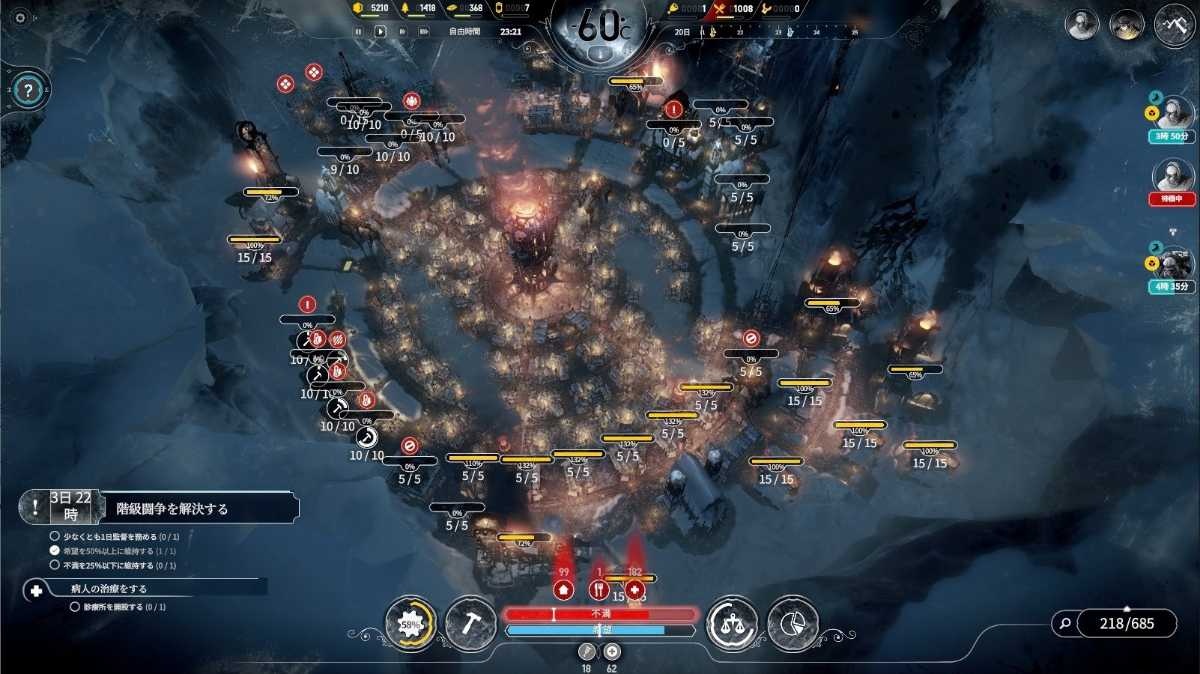Set the fastest game speed
The height and width of the screenshot is (674, 1200).
click(423, 31)
